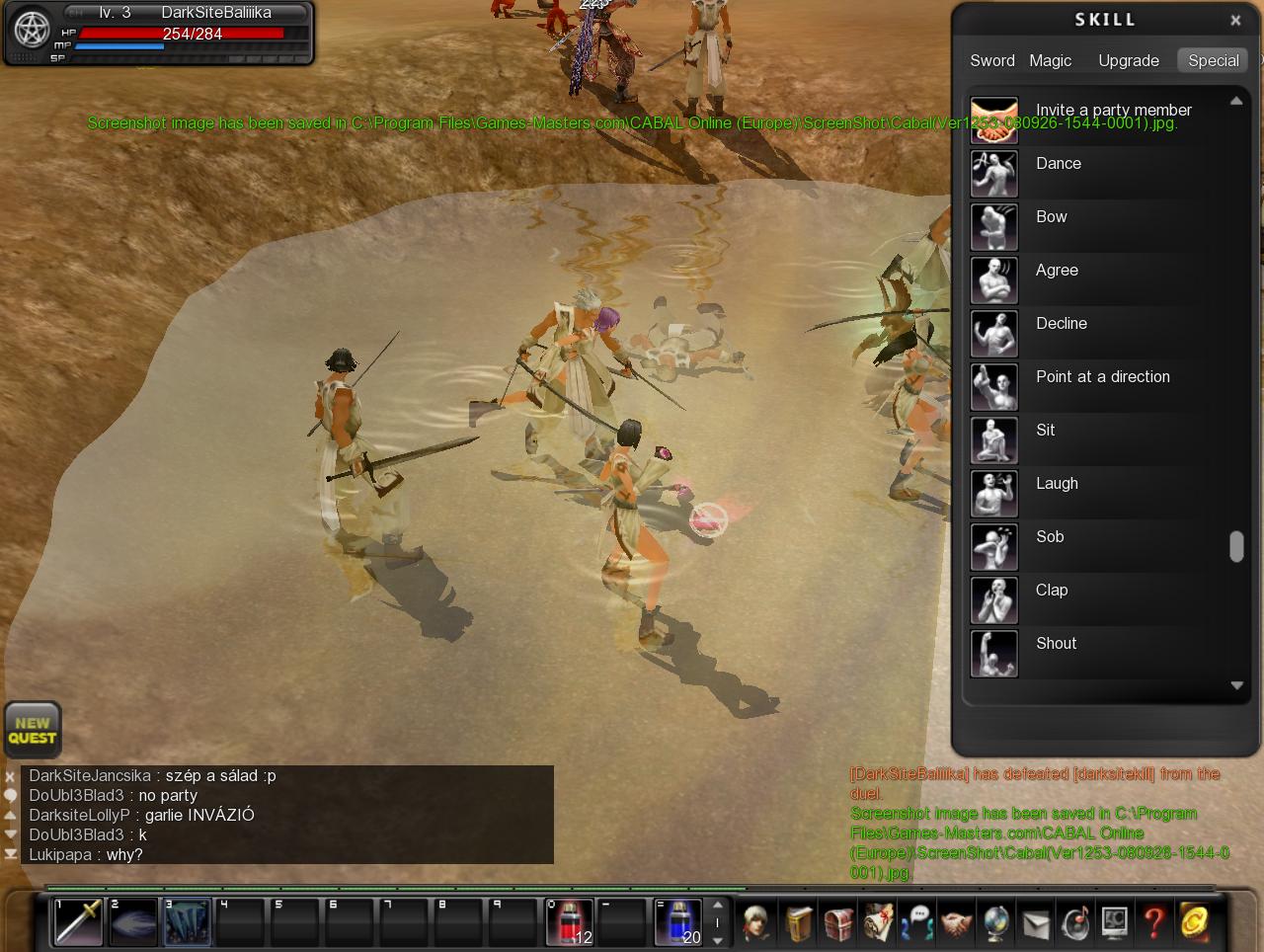Choose the Sit emote

coord(994,440)
